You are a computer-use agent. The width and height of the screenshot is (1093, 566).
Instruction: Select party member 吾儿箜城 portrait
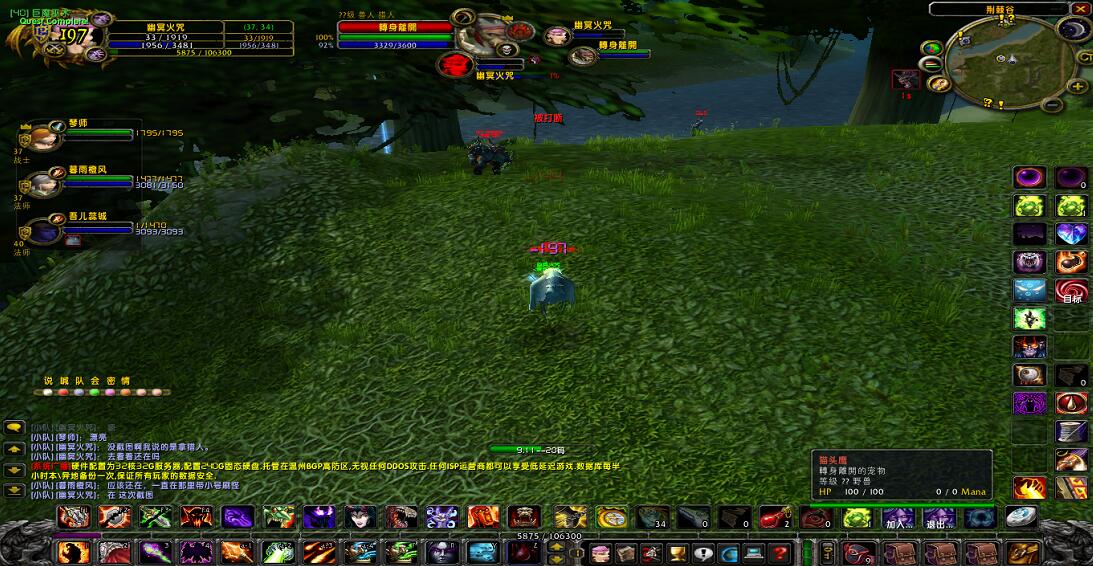coord(42,231)
